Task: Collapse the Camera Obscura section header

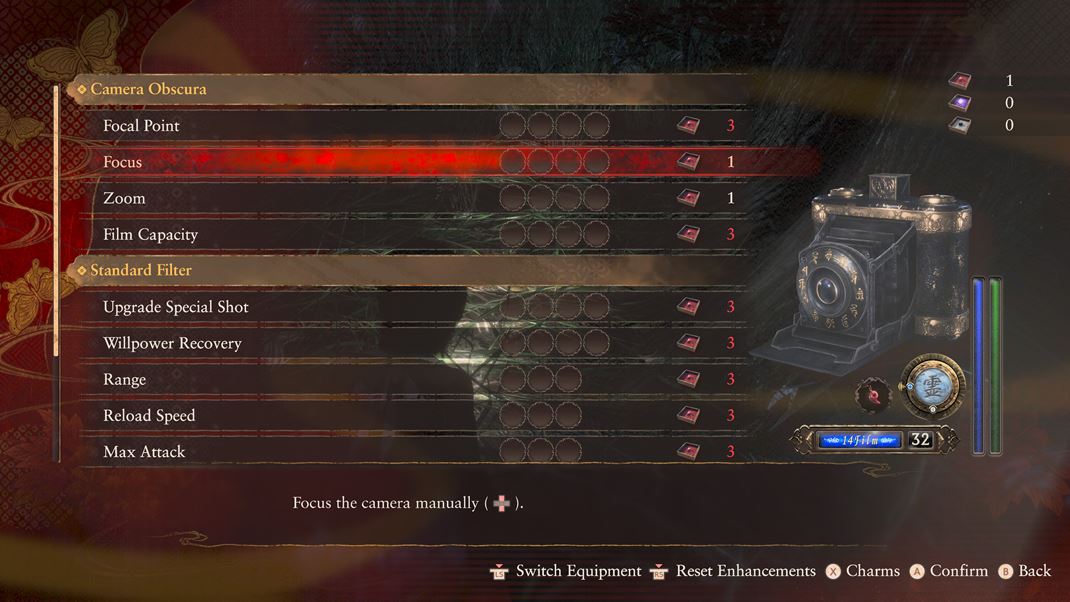Action: click(148, 89)
